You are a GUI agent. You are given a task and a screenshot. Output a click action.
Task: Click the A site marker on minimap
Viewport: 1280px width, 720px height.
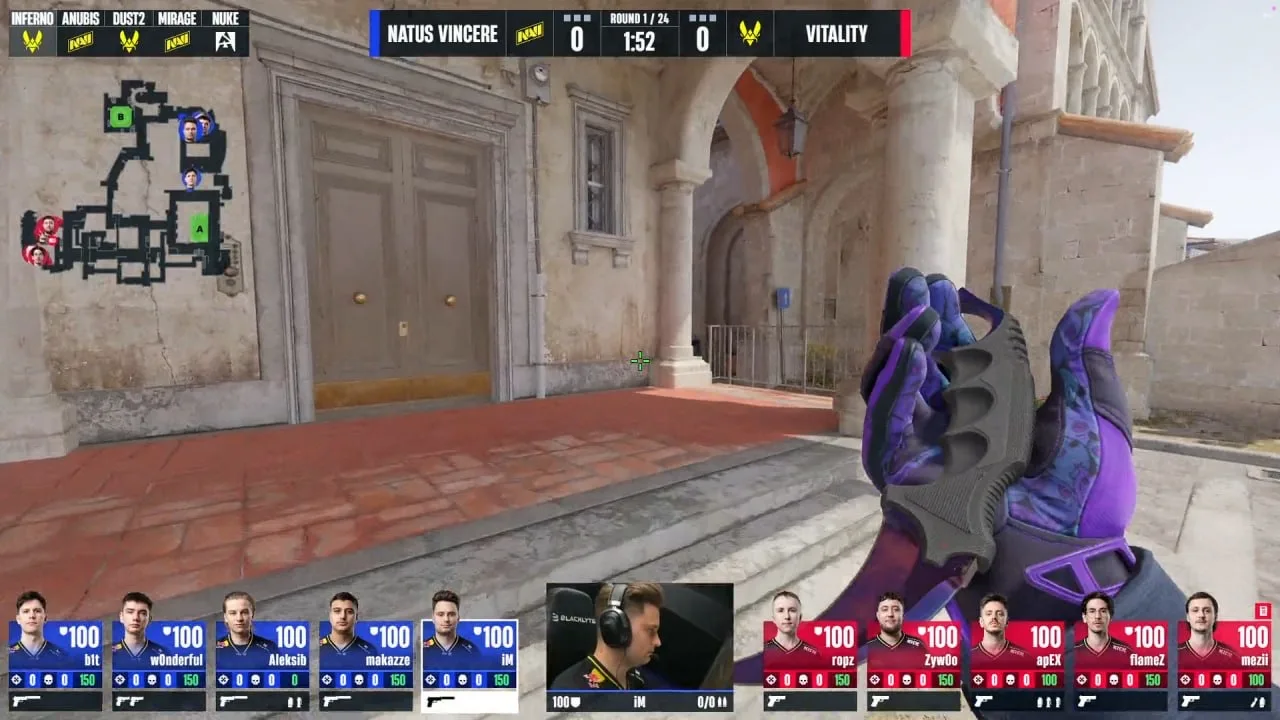click(200, 229)
